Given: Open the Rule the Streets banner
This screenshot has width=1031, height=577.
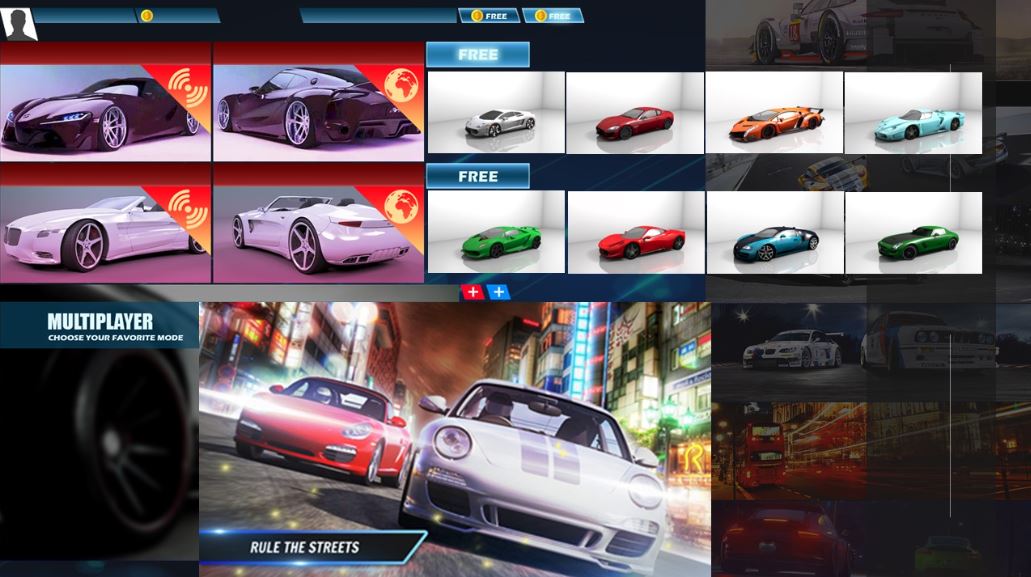Looking at the screenshot, I should [x=305, y=547].
